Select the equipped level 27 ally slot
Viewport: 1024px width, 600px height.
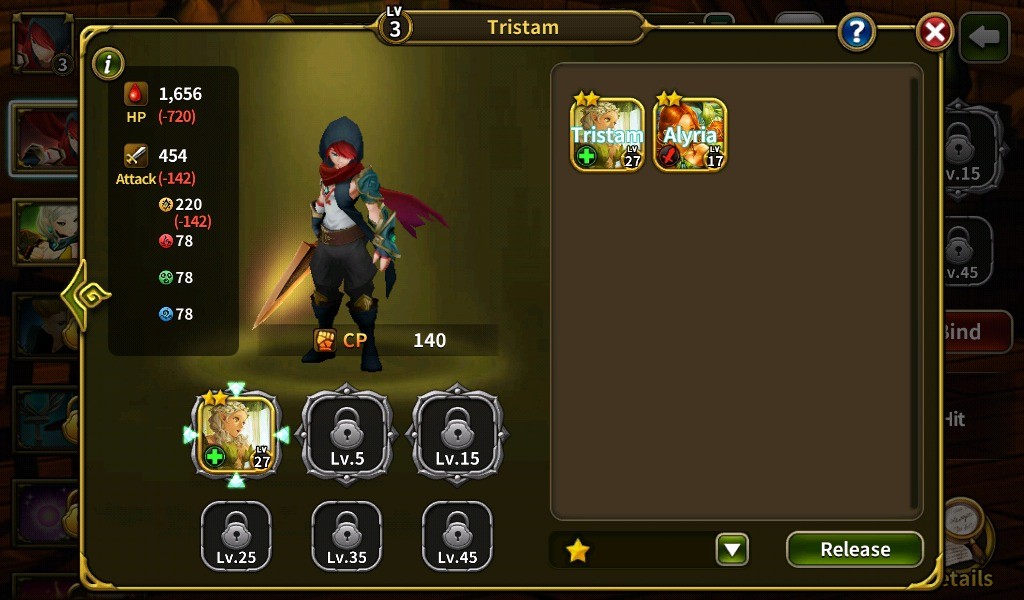pos(237,435)
